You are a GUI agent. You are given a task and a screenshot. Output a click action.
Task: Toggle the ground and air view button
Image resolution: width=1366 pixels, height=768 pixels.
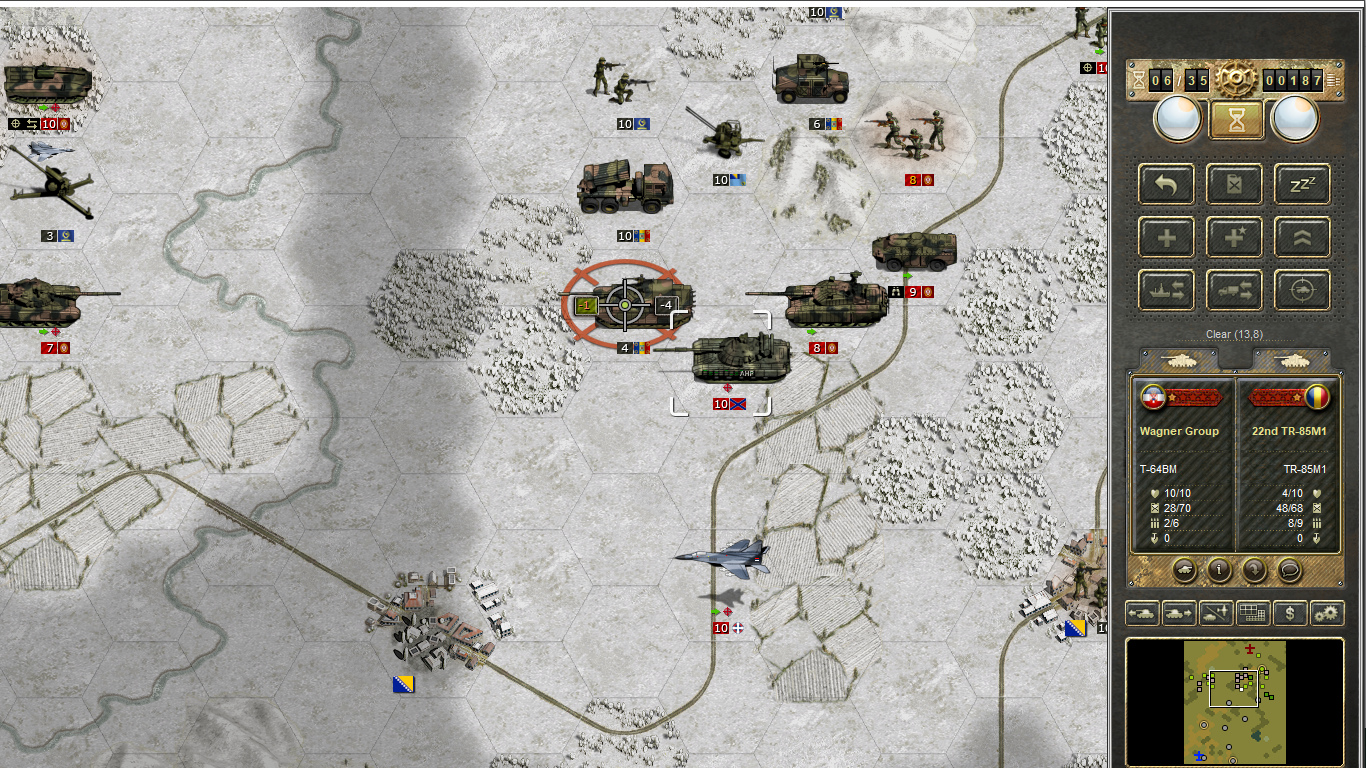(1216, 613)
